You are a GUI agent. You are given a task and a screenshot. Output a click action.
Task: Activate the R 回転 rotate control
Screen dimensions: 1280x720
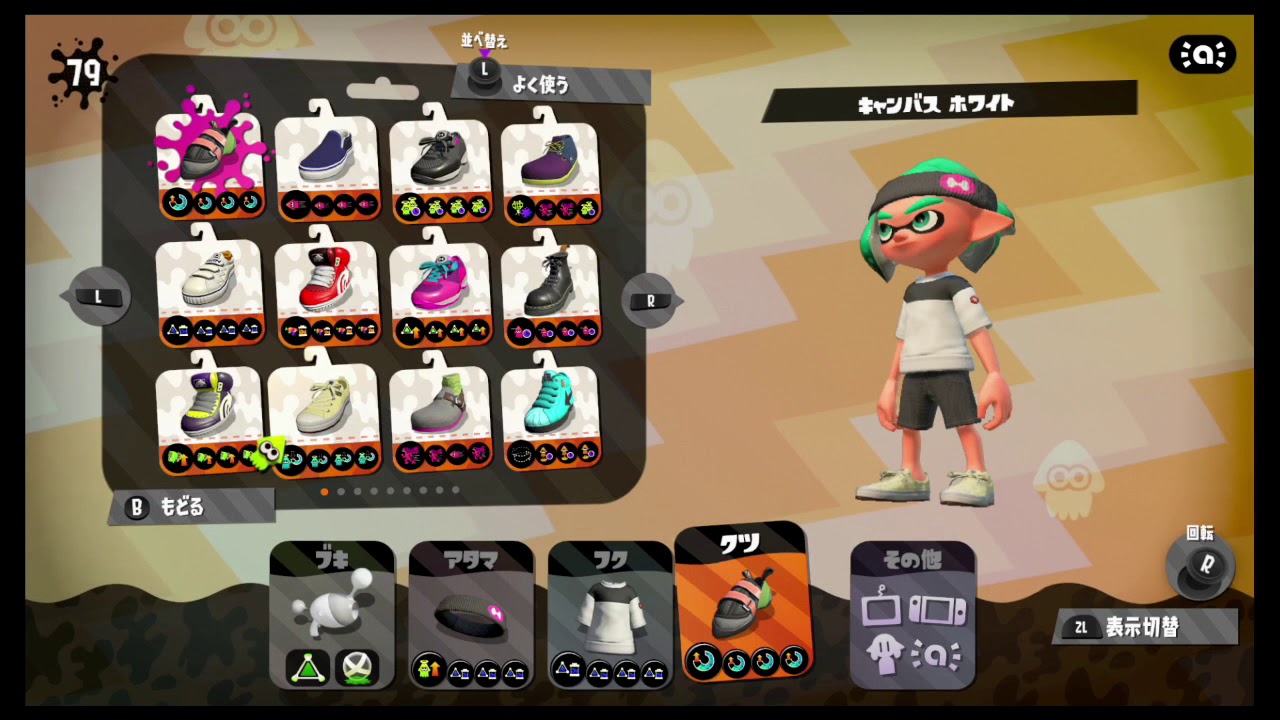tap(1203, 567)
